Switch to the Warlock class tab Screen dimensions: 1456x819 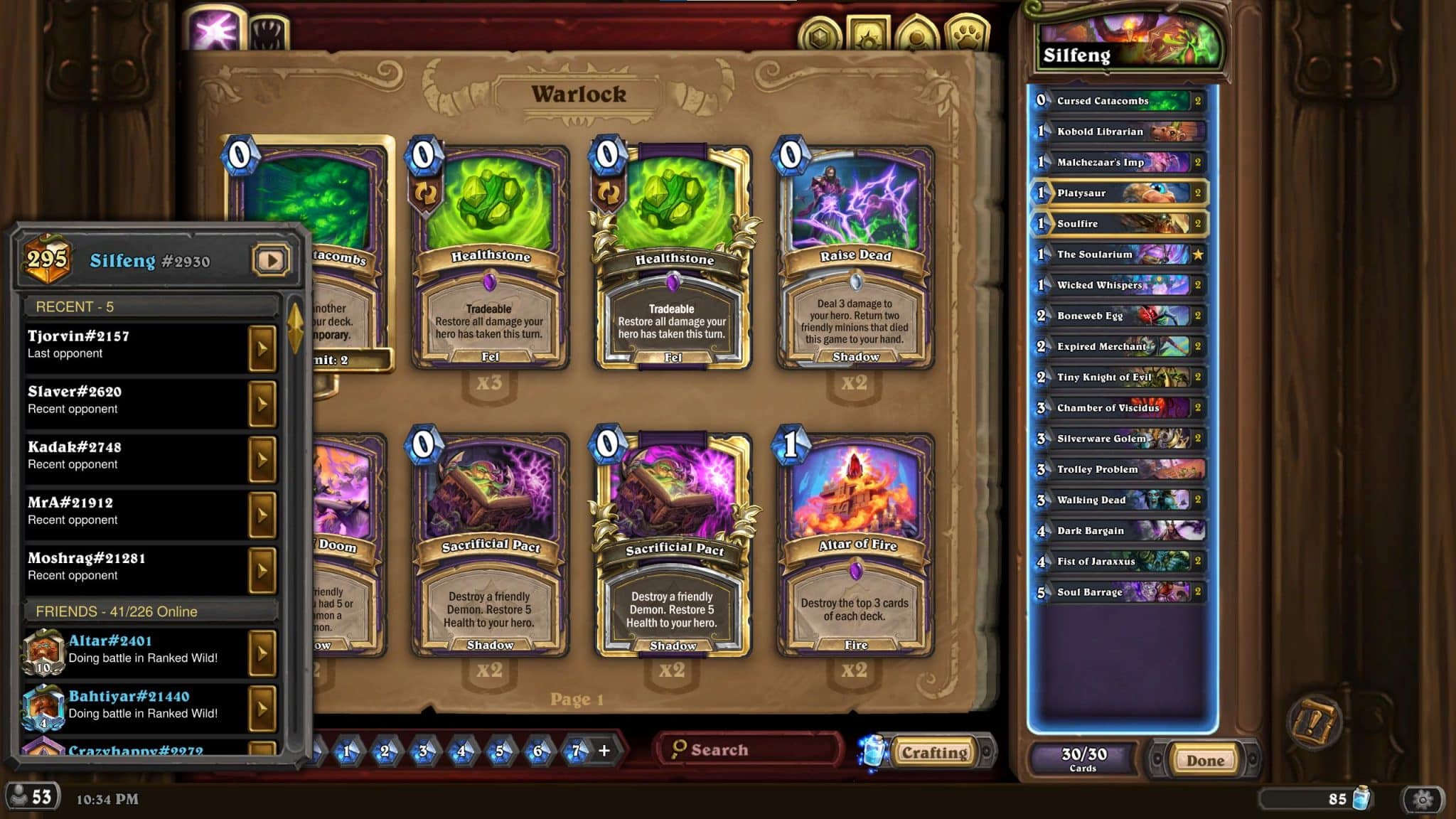tap(213, 32)
